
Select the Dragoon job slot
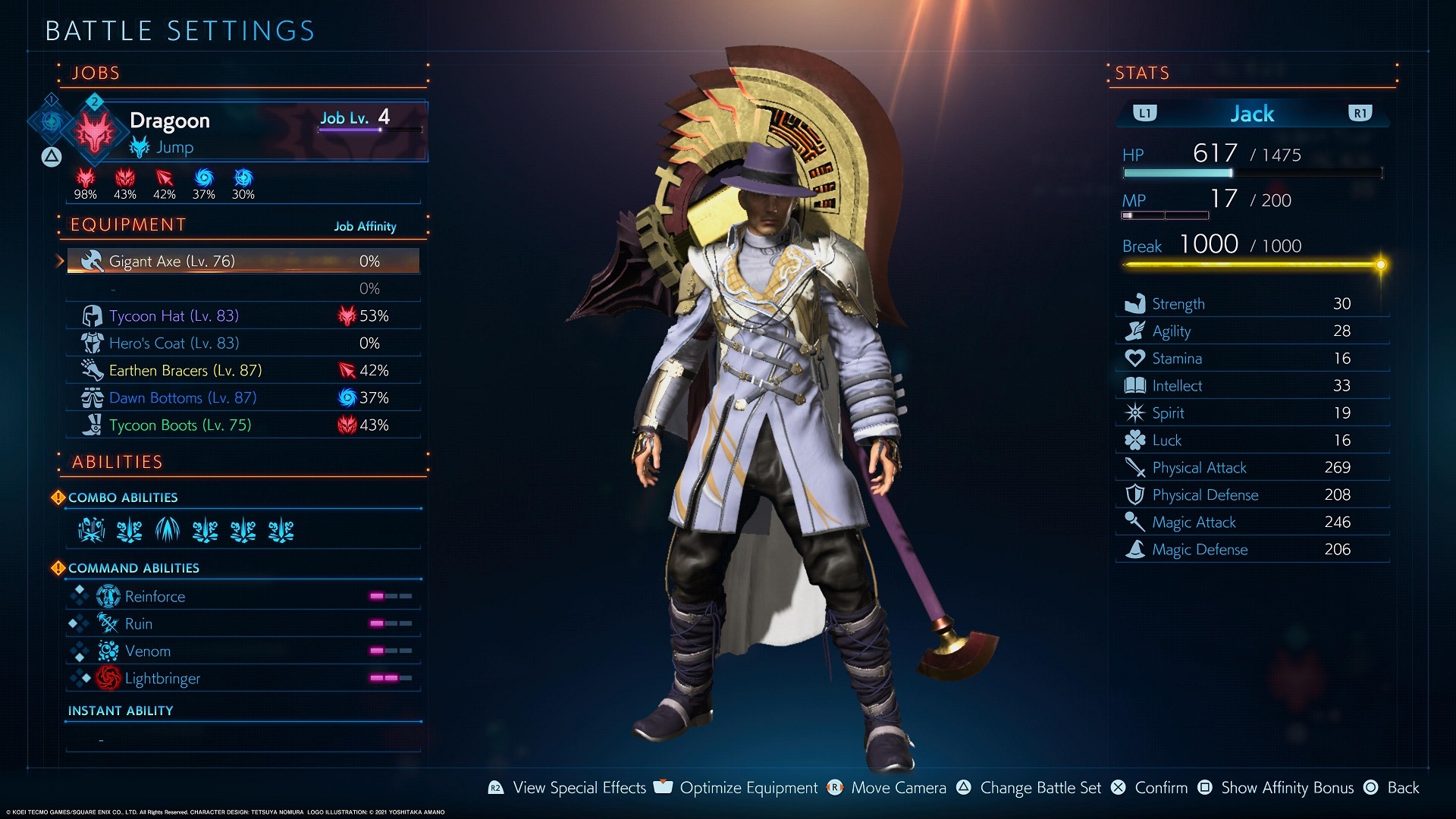(250, 130)
